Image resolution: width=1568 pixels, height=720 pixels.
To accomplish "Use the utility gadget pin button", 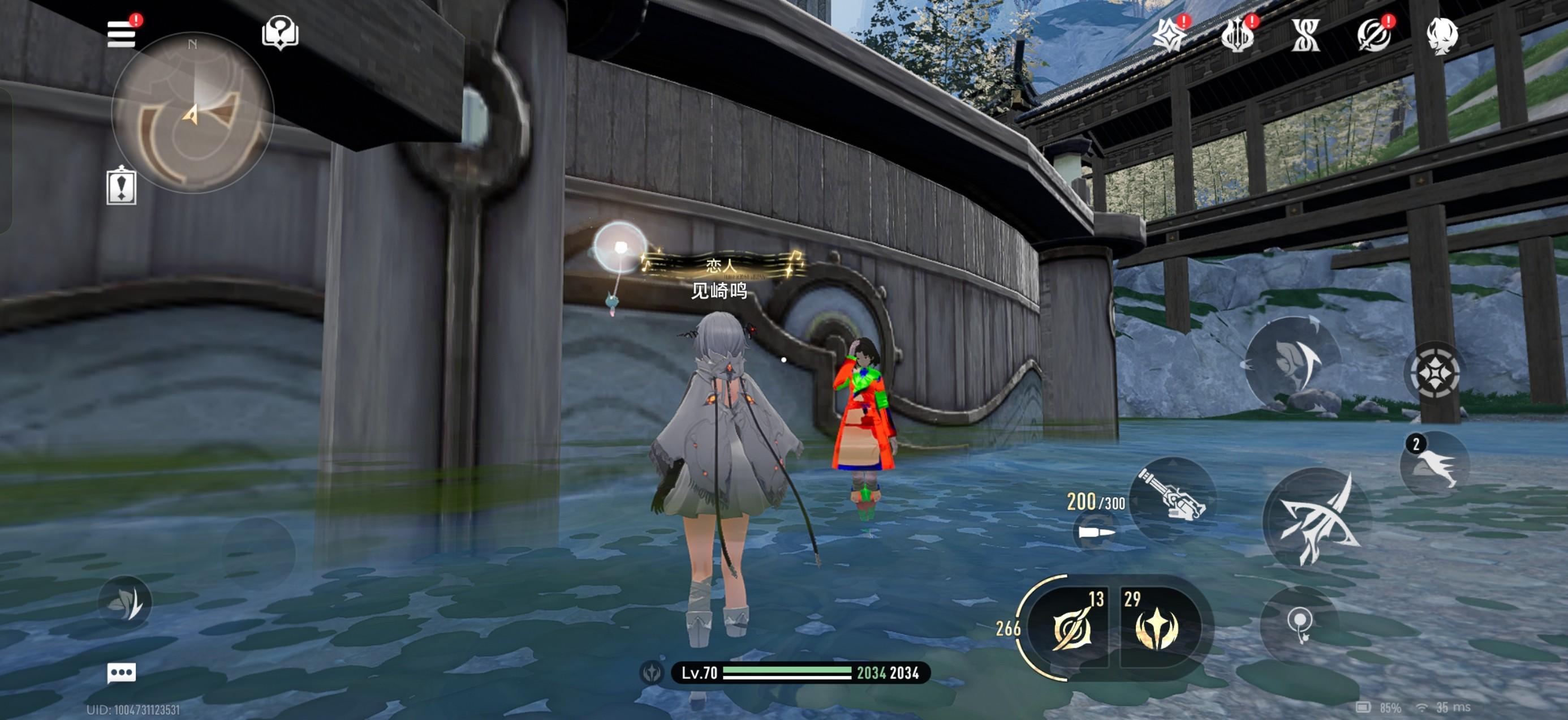I will click(1299, 624).
